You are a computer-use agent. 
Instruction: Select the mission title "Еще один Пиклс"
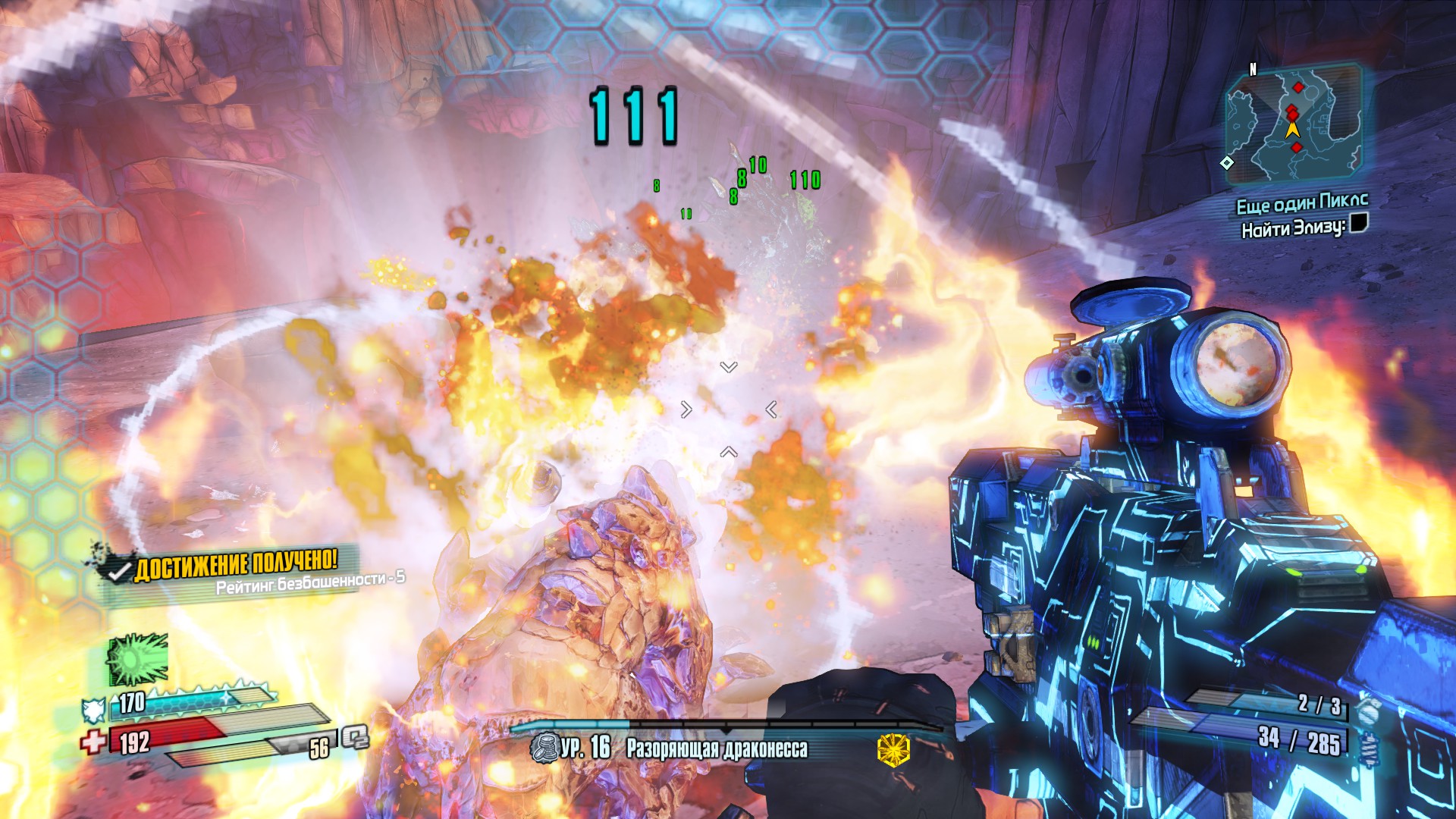tap(1302, 203)
